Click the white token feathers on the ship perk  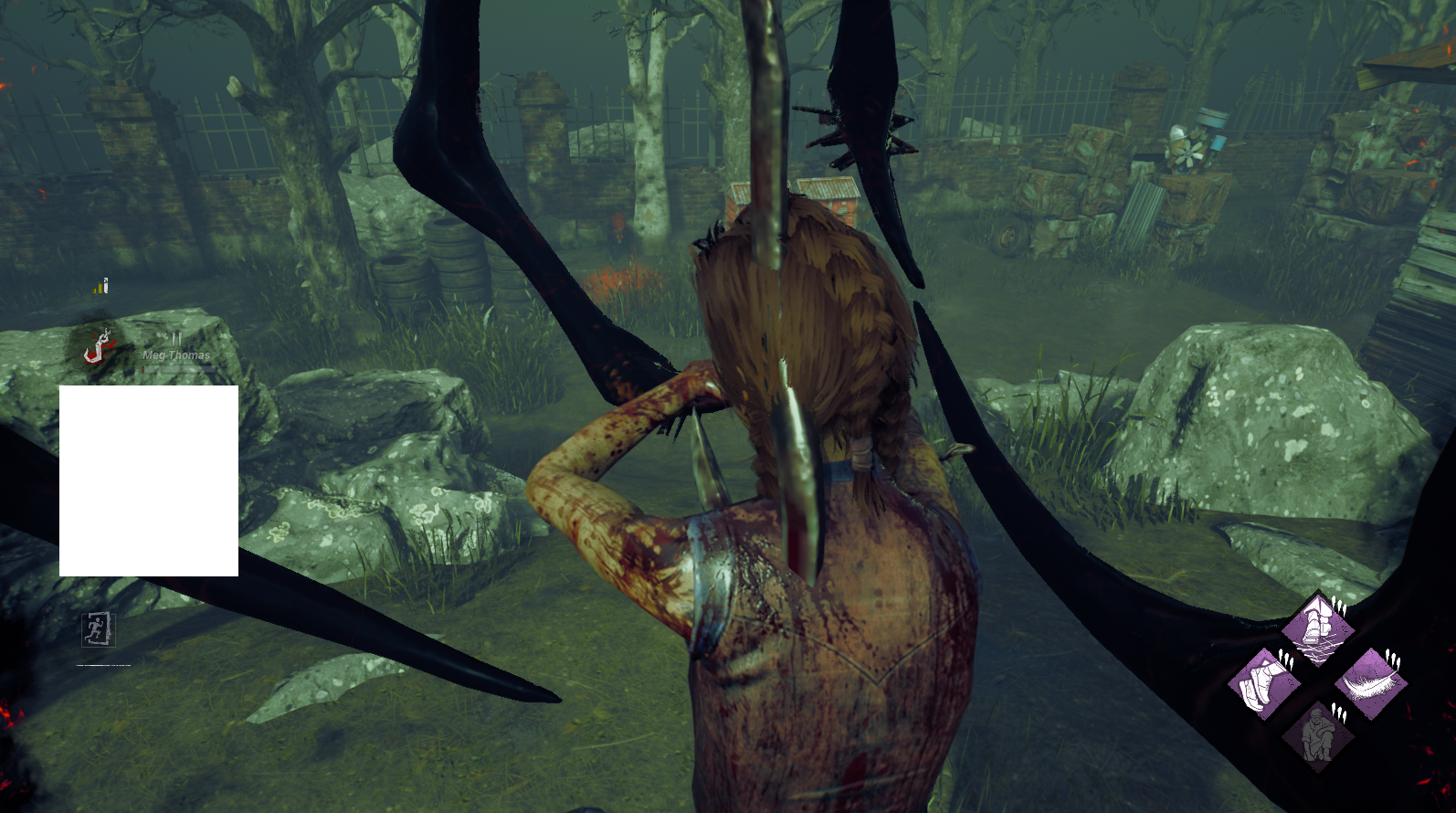click(1339, 605)
